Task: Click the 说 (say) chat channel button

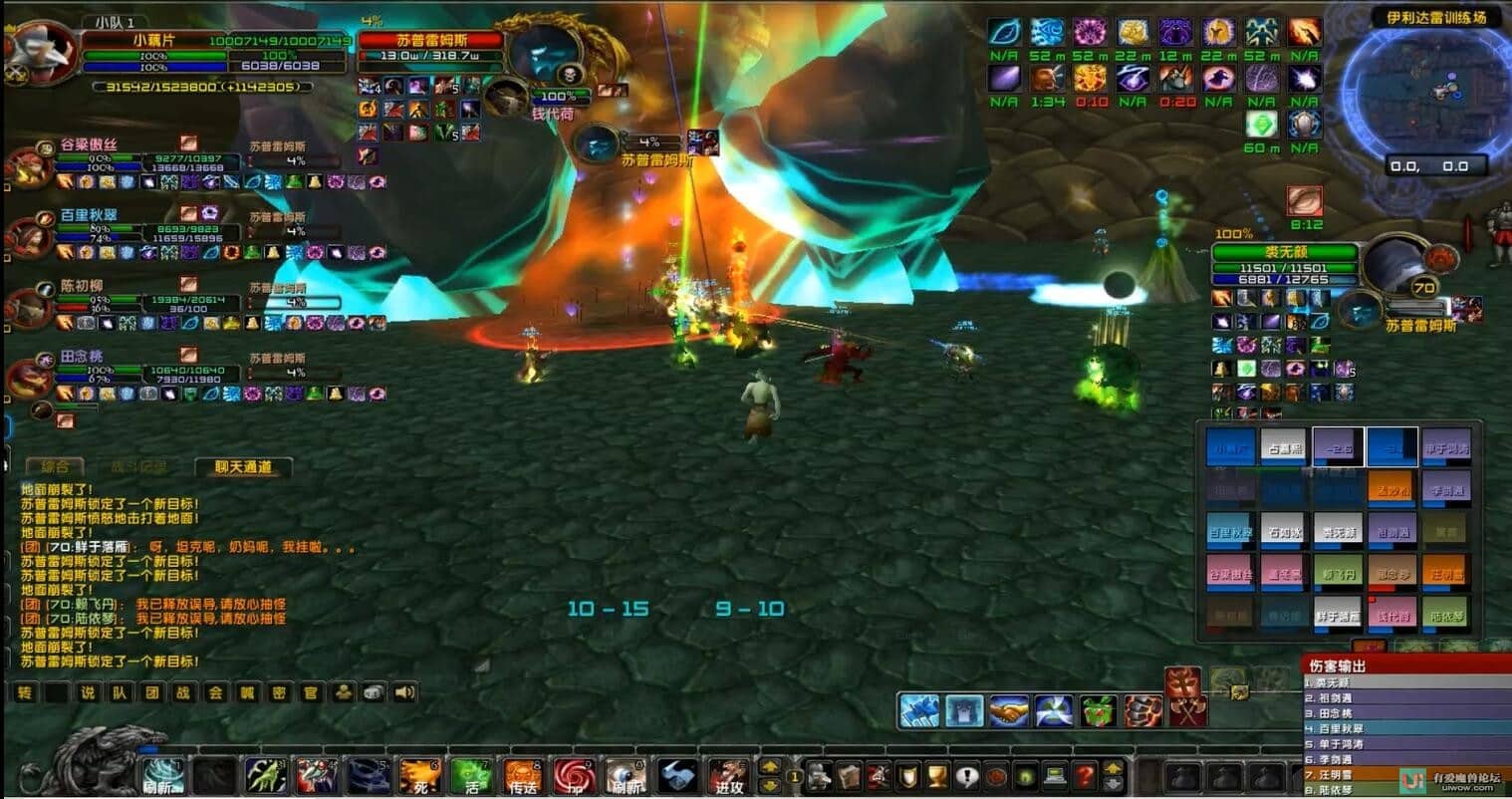Action: click(x=88, y=692)
